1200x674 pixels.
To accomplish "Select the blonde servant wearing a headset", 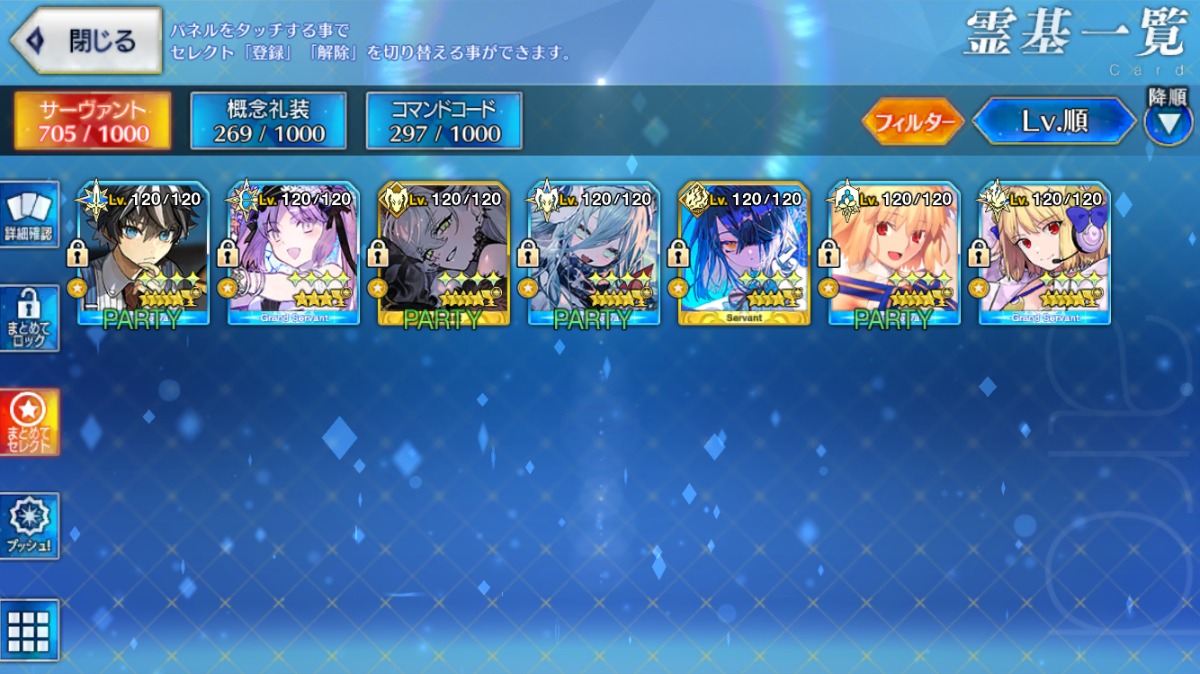I will pos(1044,255).
